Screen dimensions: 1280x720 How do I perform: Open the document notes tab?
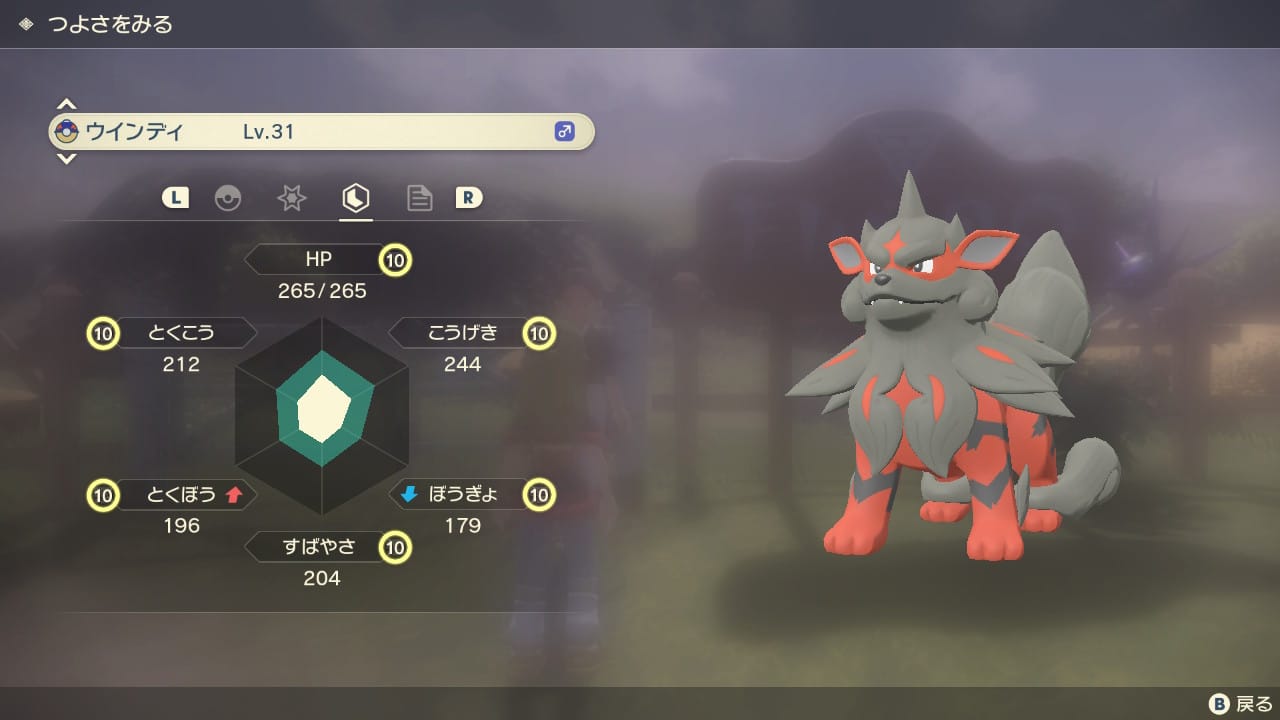(x=419, y=198)
